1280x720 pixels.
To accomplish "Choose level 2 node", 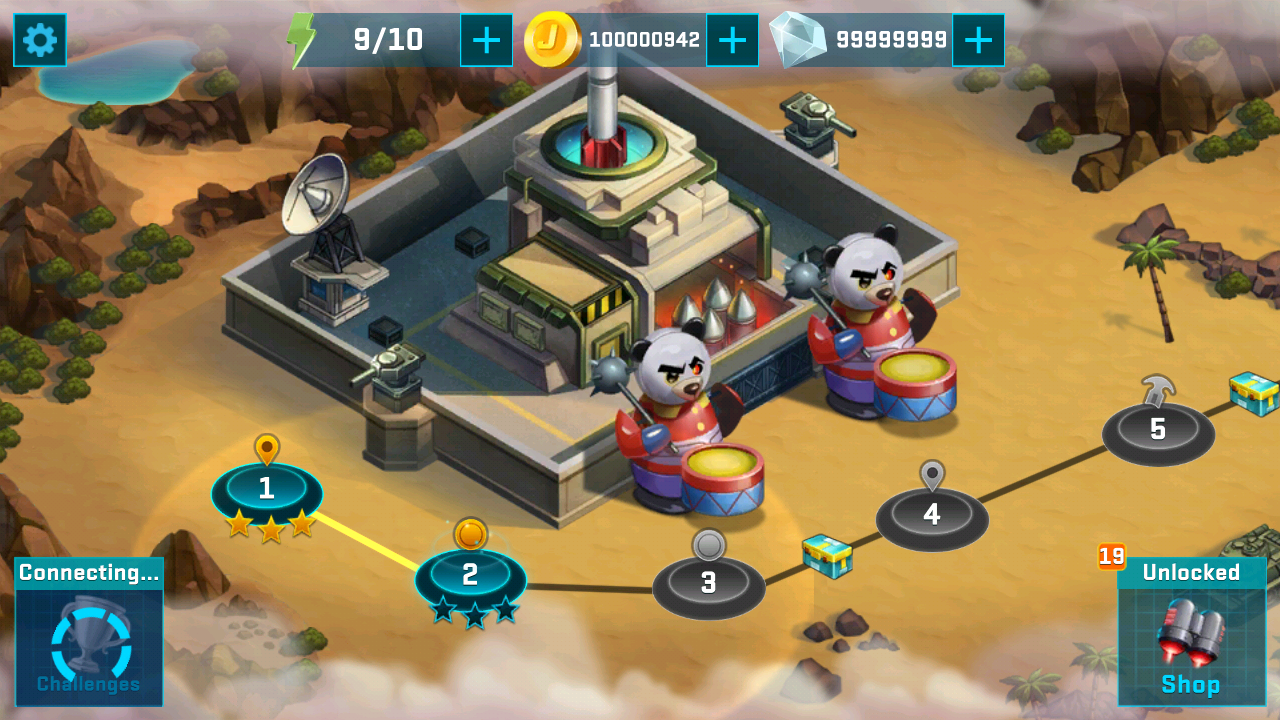I will click(x=470, y=576).
